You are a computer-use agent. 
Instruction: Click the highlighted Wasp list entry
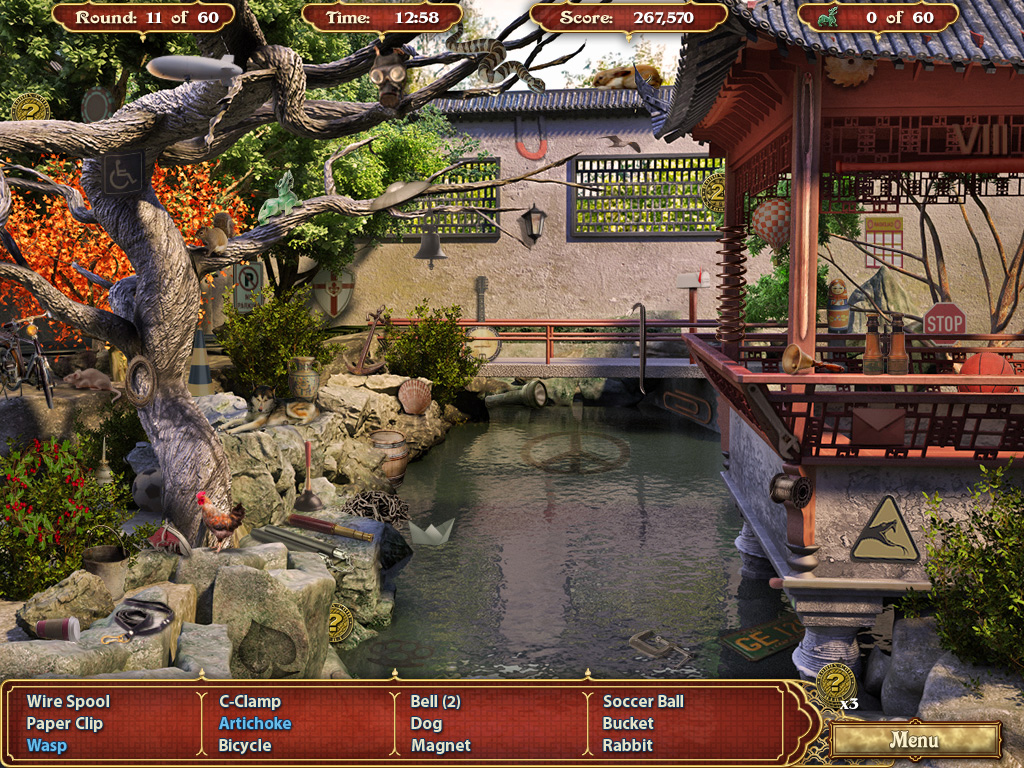click(x=47, y=746)
